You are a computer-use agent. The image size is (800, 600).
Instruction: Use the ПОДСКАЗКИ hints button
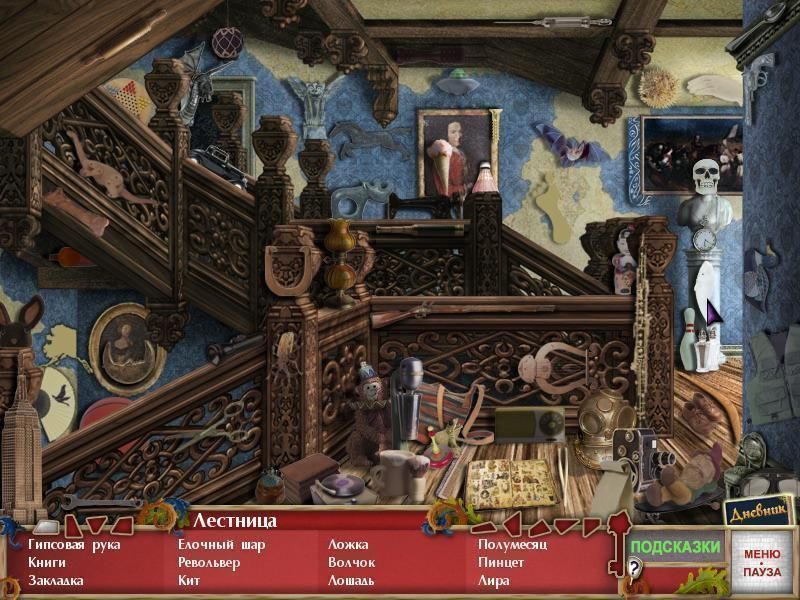675,547
